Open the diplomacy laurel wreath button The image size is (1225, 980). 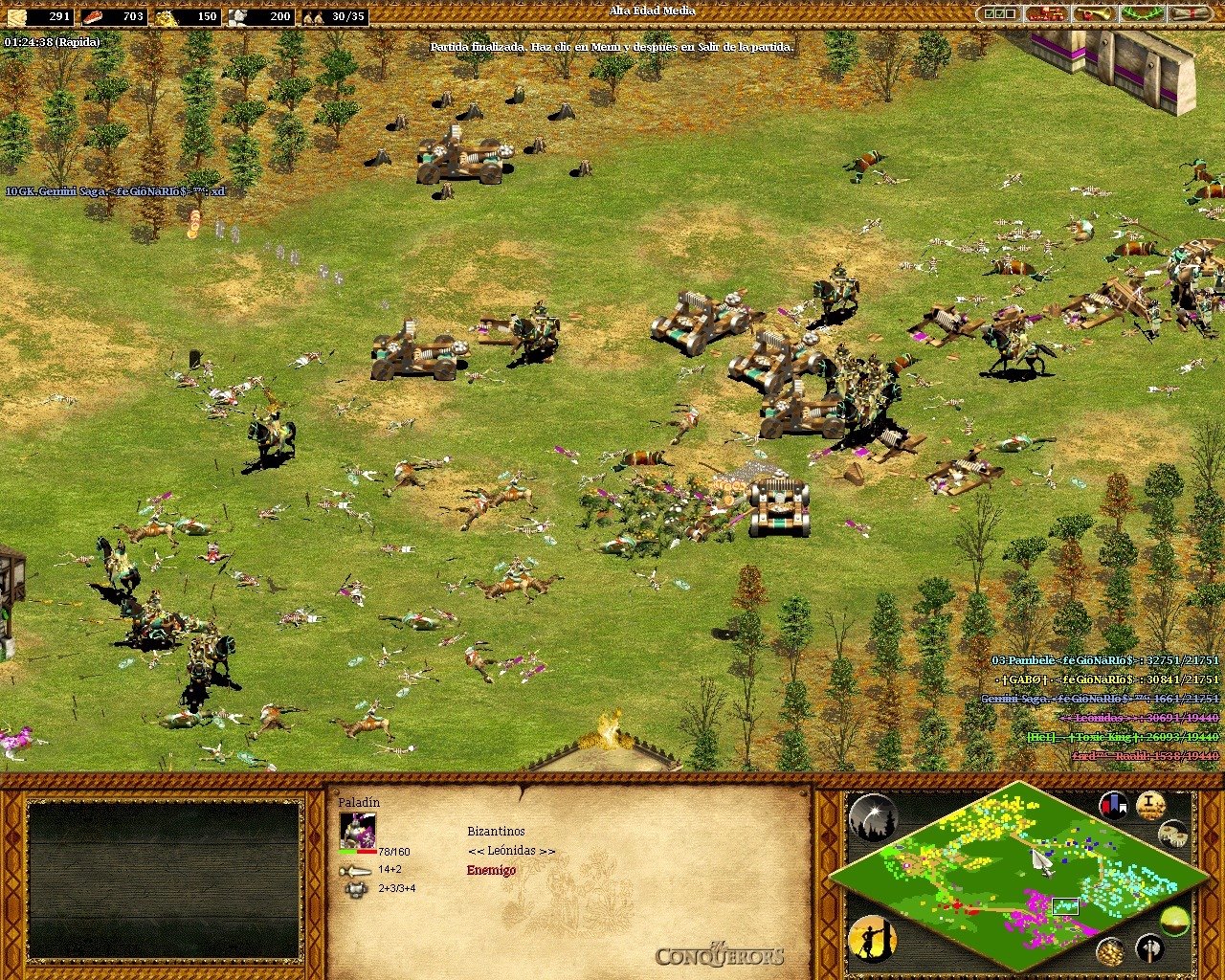click(x=1143, y=14)
